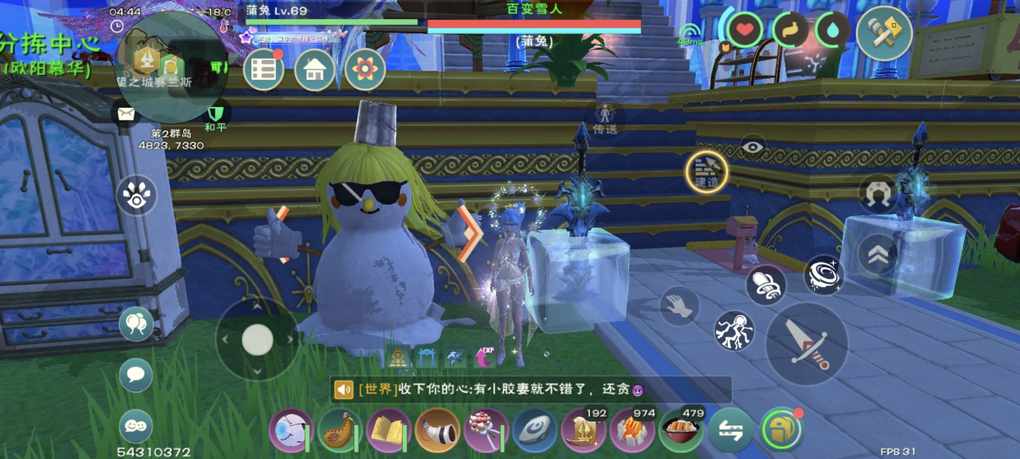Select the roasted drumstick hotbar item

(340, 431)
